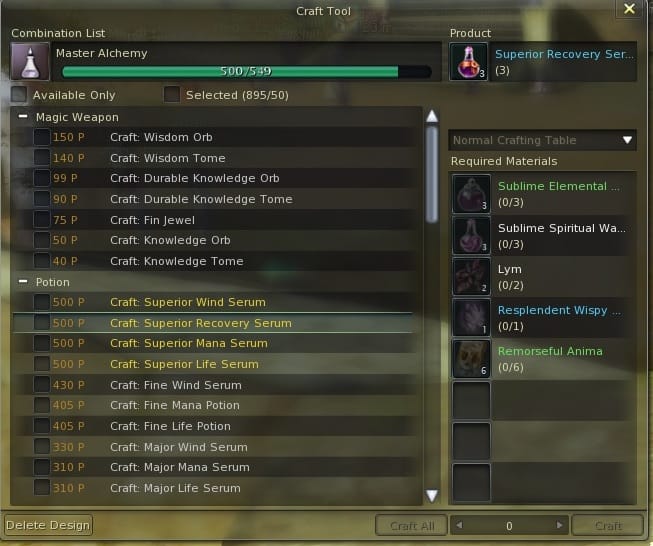
Task: Delete the selected design
Action: click(48, 525)
